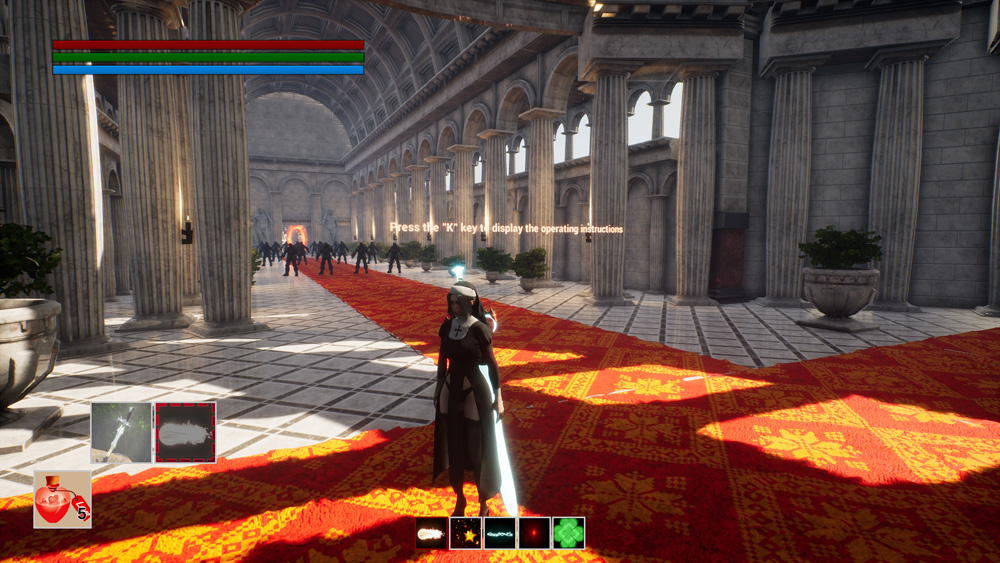Activate the fireball skill in the hotbar

432,533
